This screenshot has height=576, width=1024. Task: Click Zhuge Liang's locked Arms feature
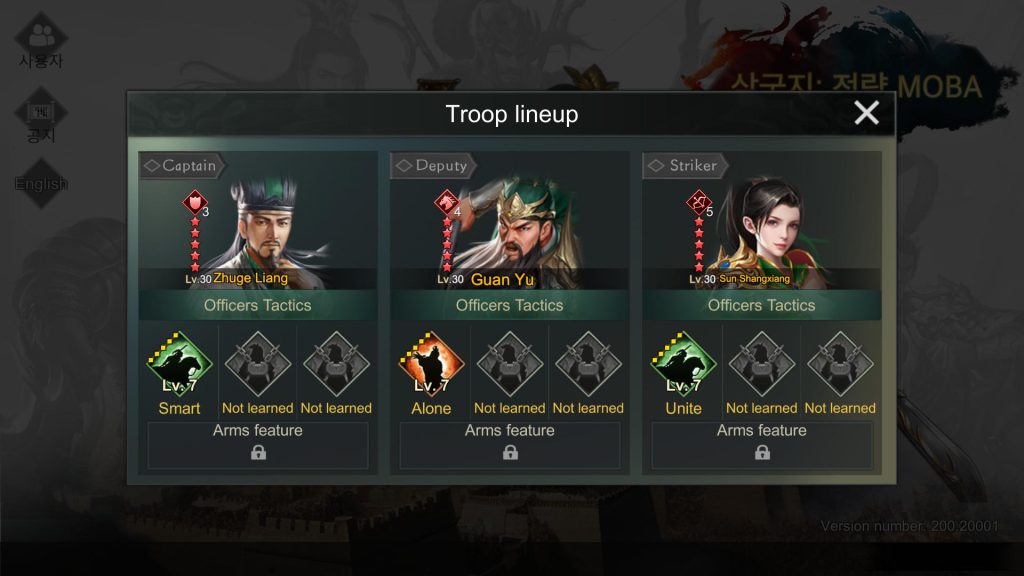coord(258,445)
